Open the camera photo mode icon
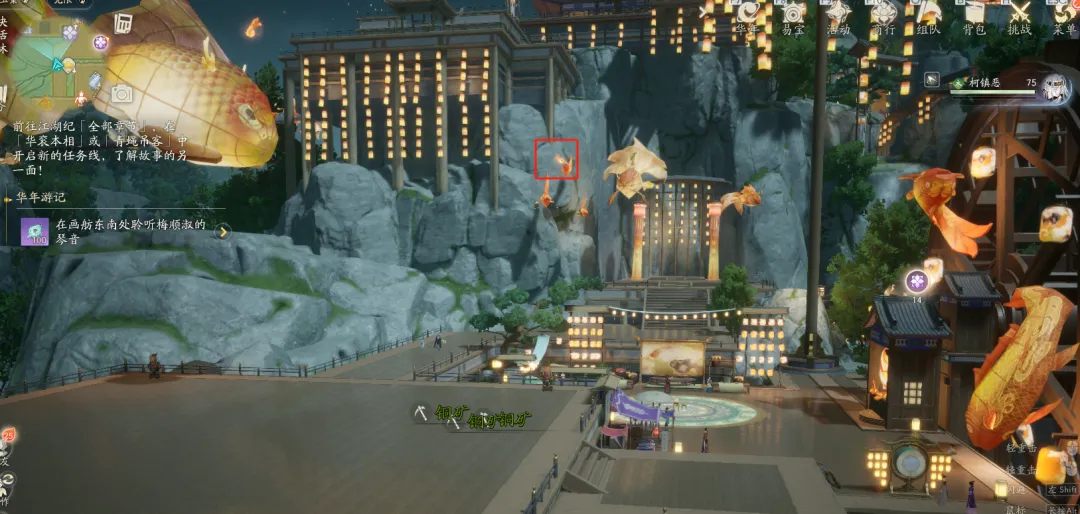 tap(122, 94)
